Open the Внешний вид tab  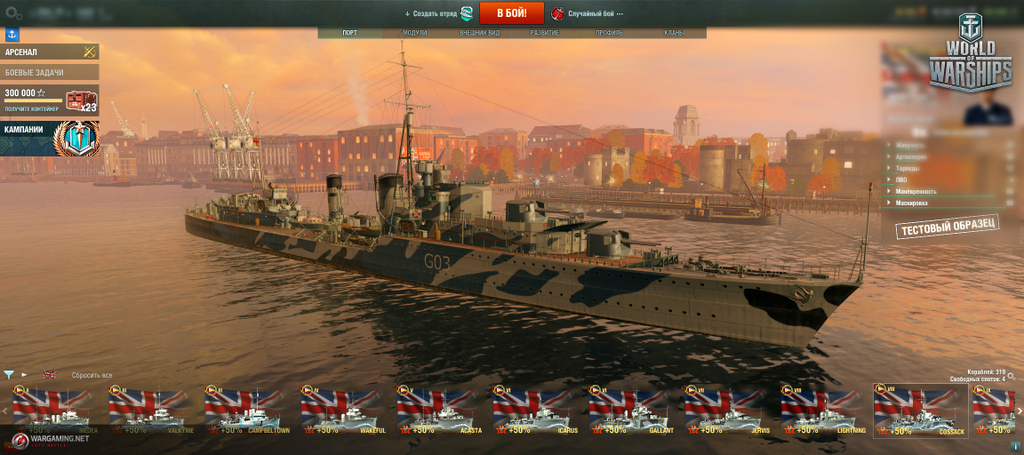[479, 33]
